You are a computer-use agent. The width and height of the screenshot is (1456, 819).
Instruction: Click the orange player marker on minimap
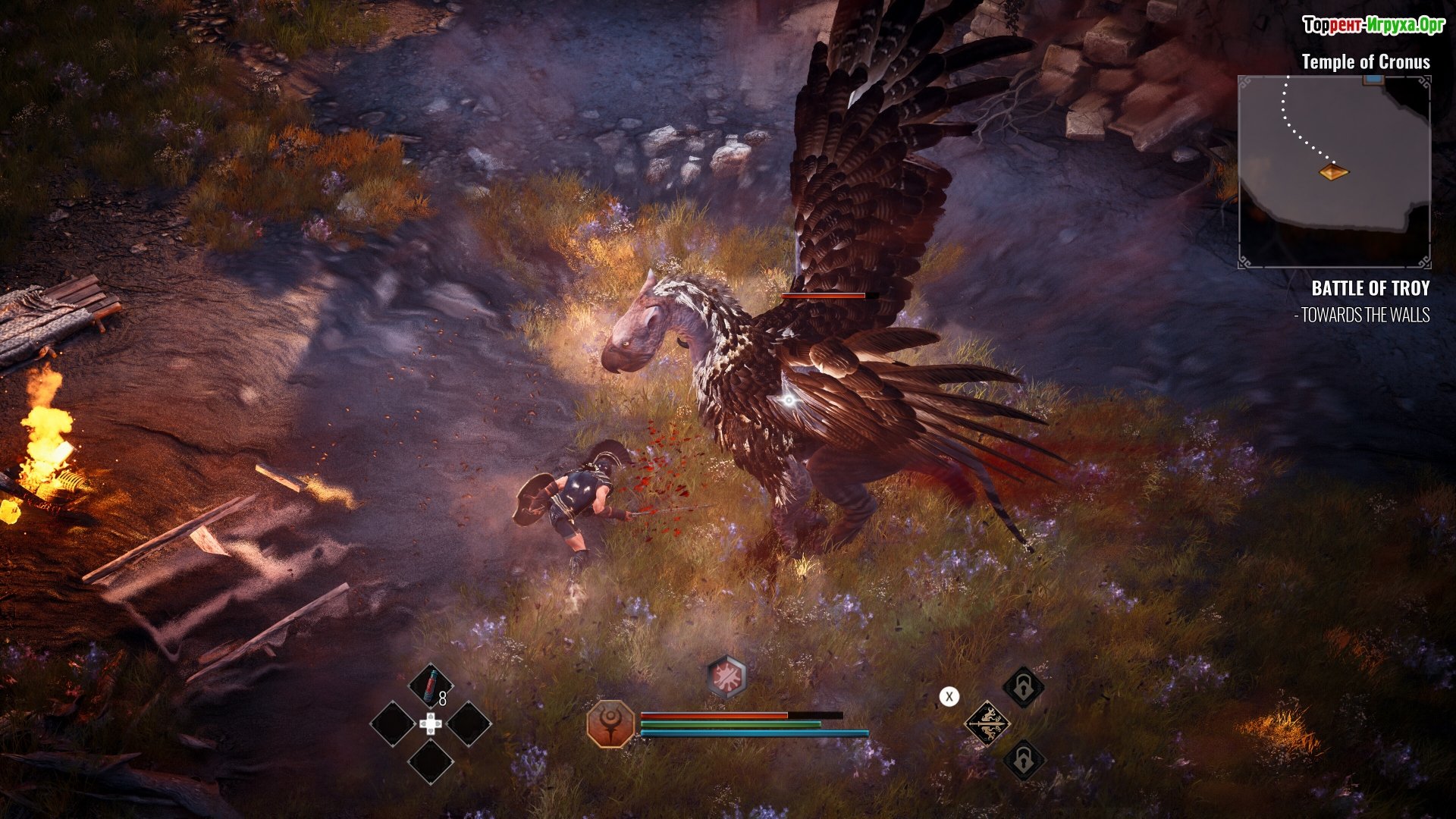click(1333, 172)
